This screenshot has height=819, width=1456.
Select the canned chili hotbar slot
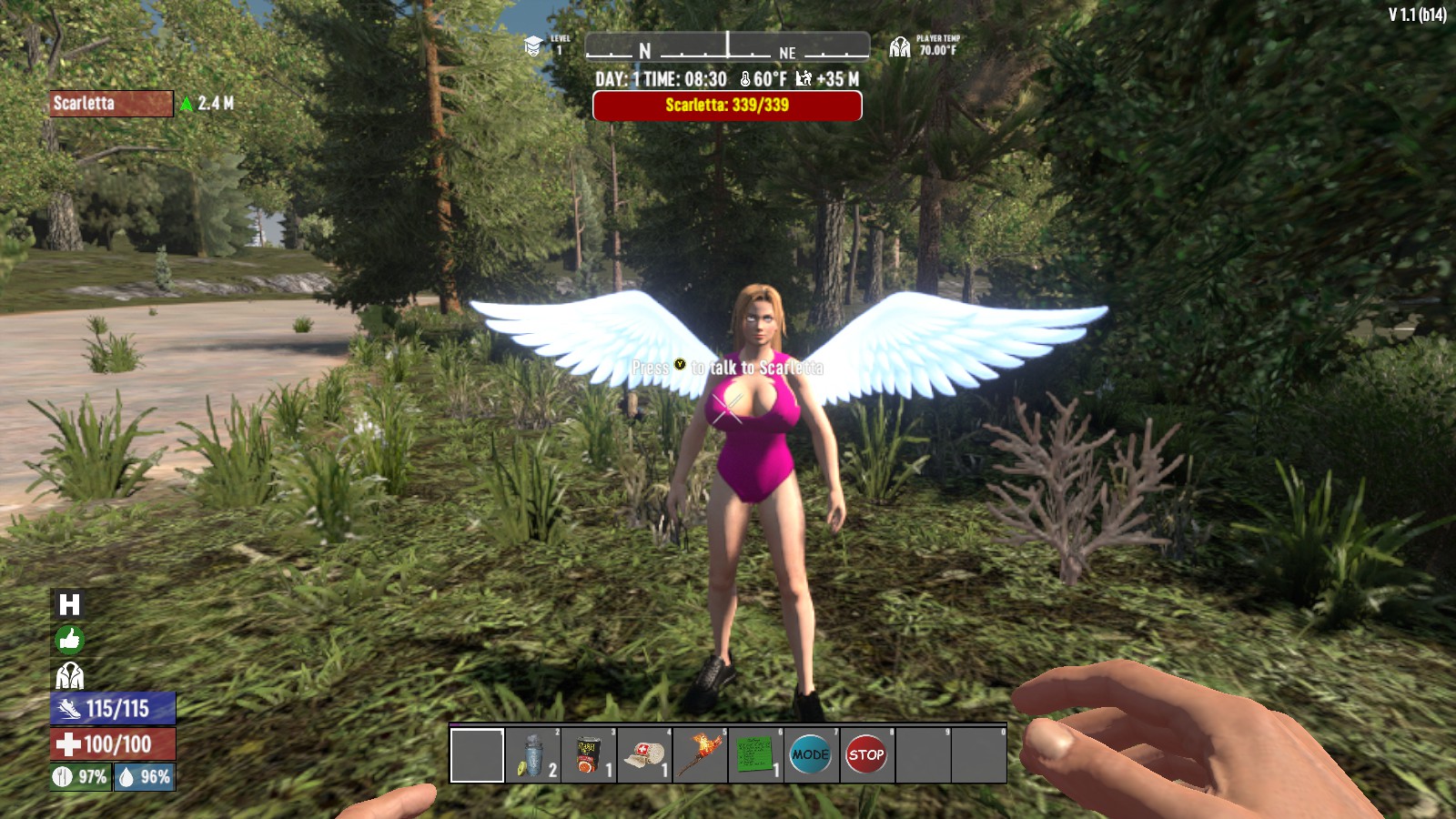[588, 755]
